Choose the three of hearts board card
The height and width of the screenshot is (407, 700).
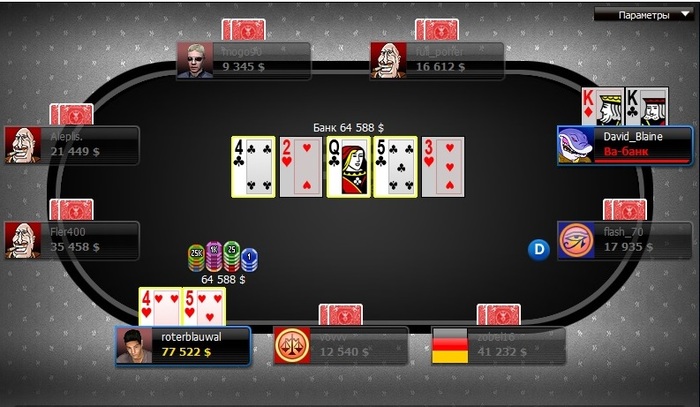442,167
